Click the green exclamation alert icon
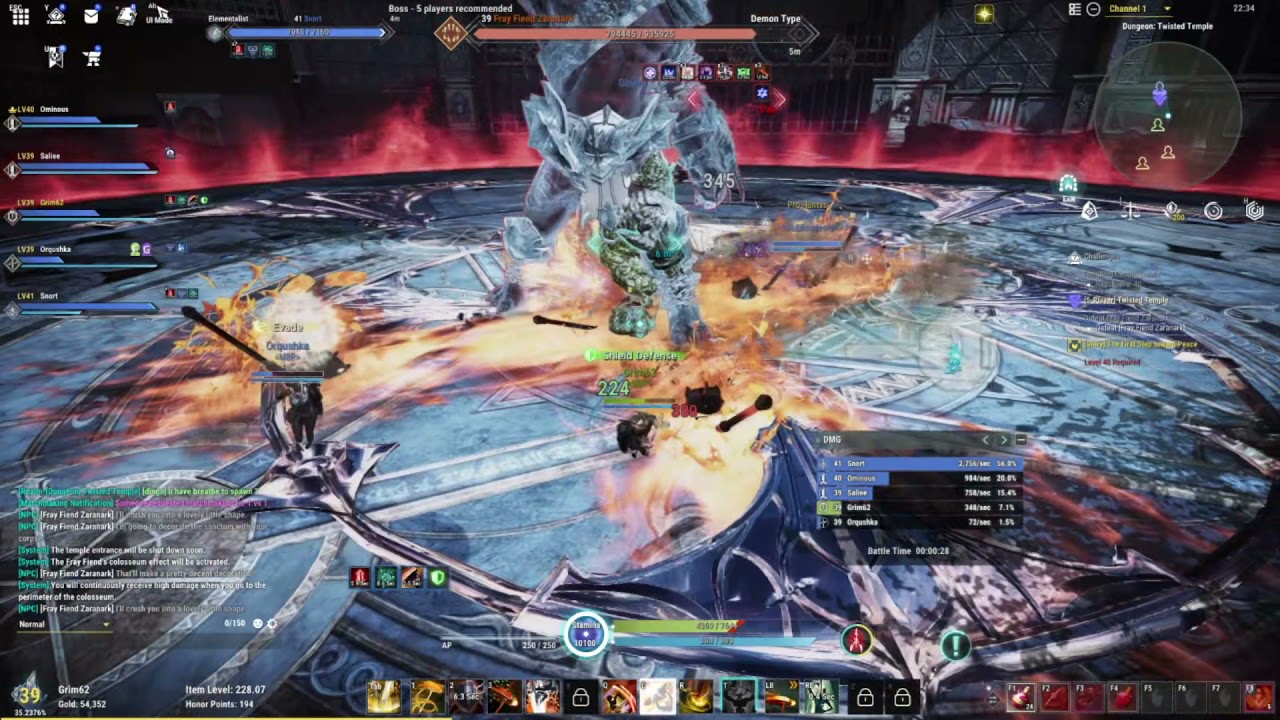This screenshot has width=1280, height=720. tap(956, 646)
